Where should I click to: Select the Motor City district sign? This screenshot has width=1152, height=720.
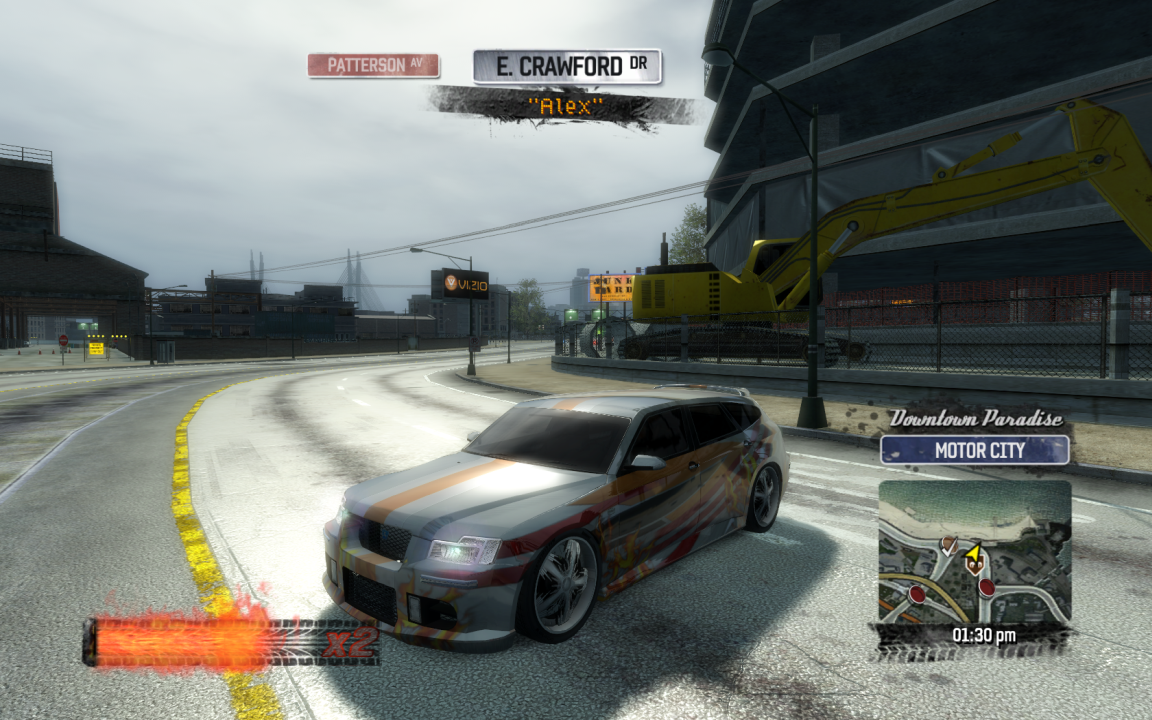click(974, 450)
